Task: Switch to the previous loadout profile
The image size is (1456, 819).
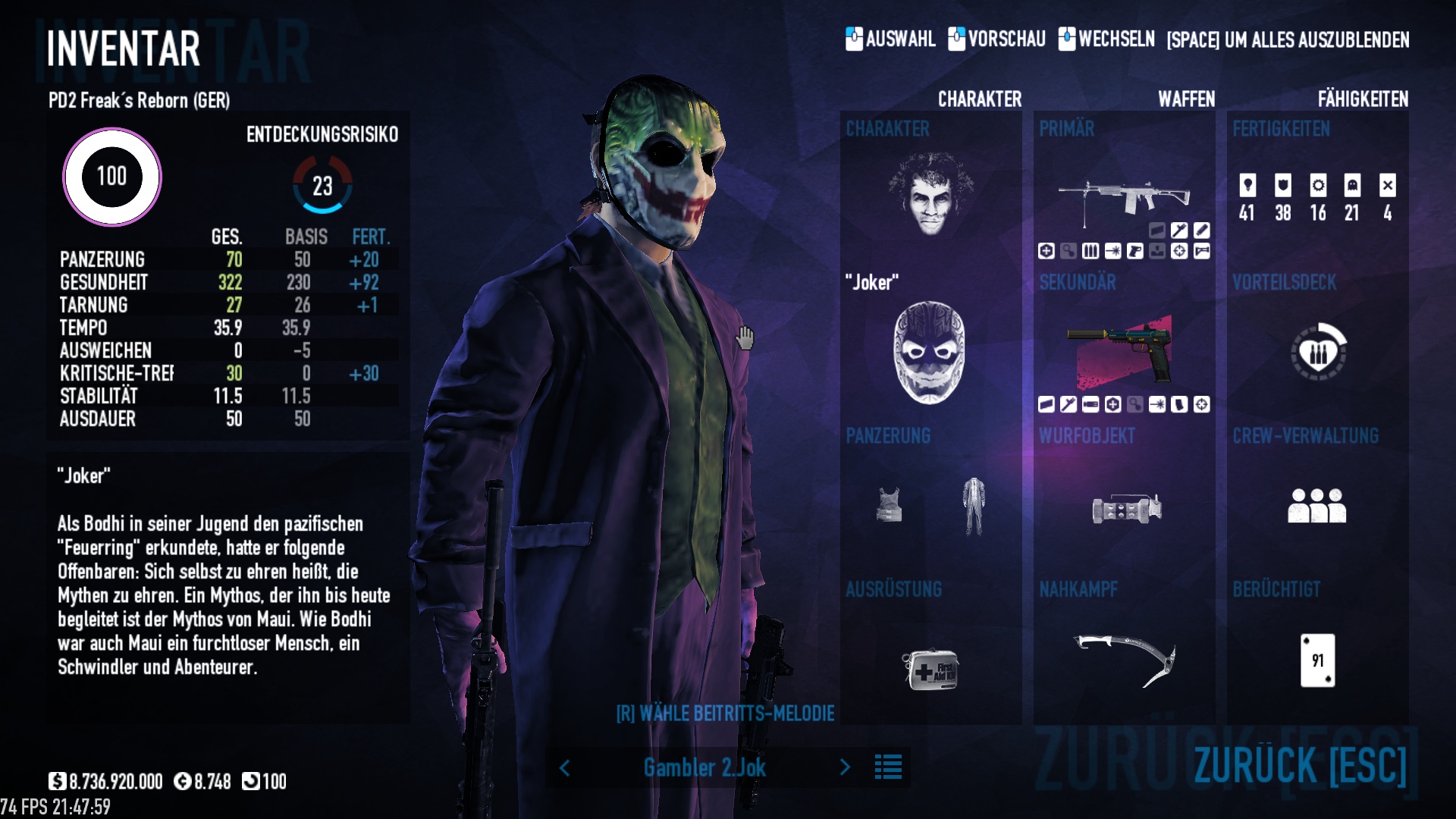Action: tap(565, 768)
